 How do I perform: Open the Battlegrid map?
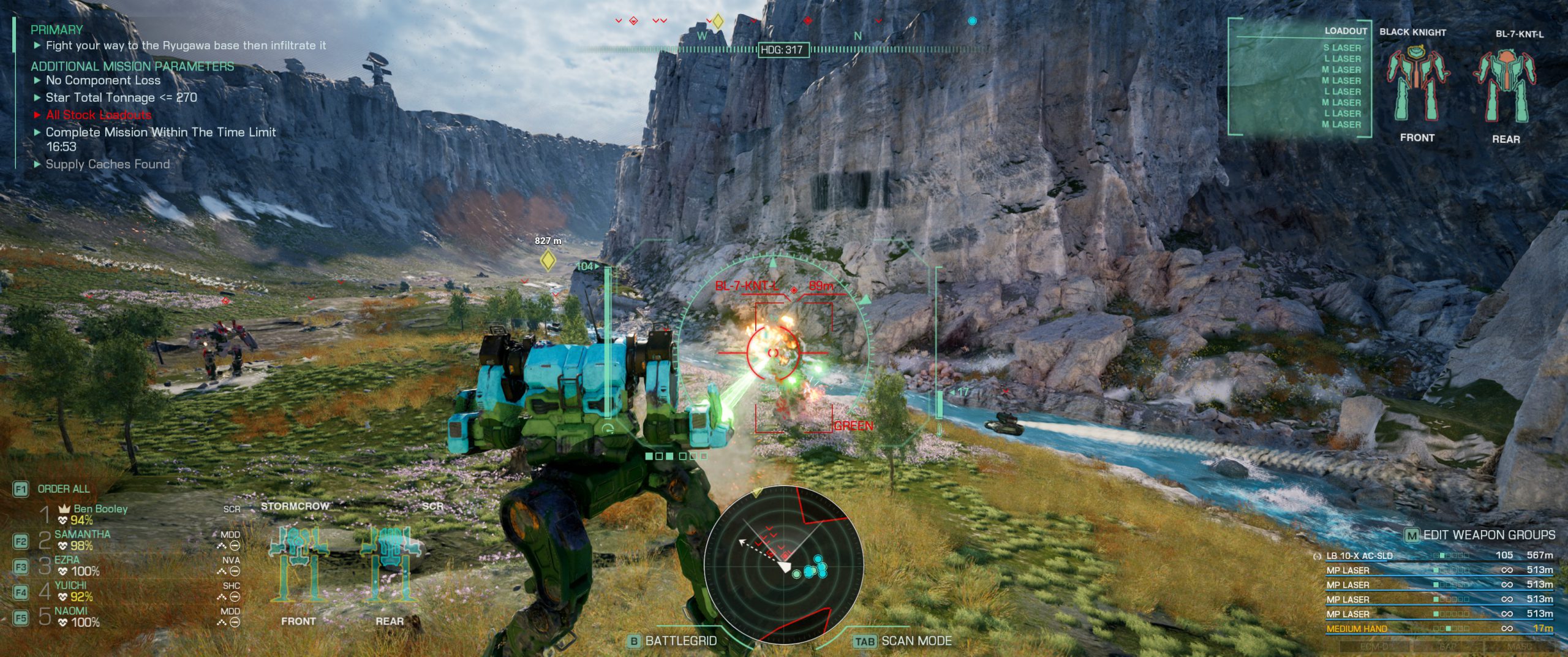[680, 640]
